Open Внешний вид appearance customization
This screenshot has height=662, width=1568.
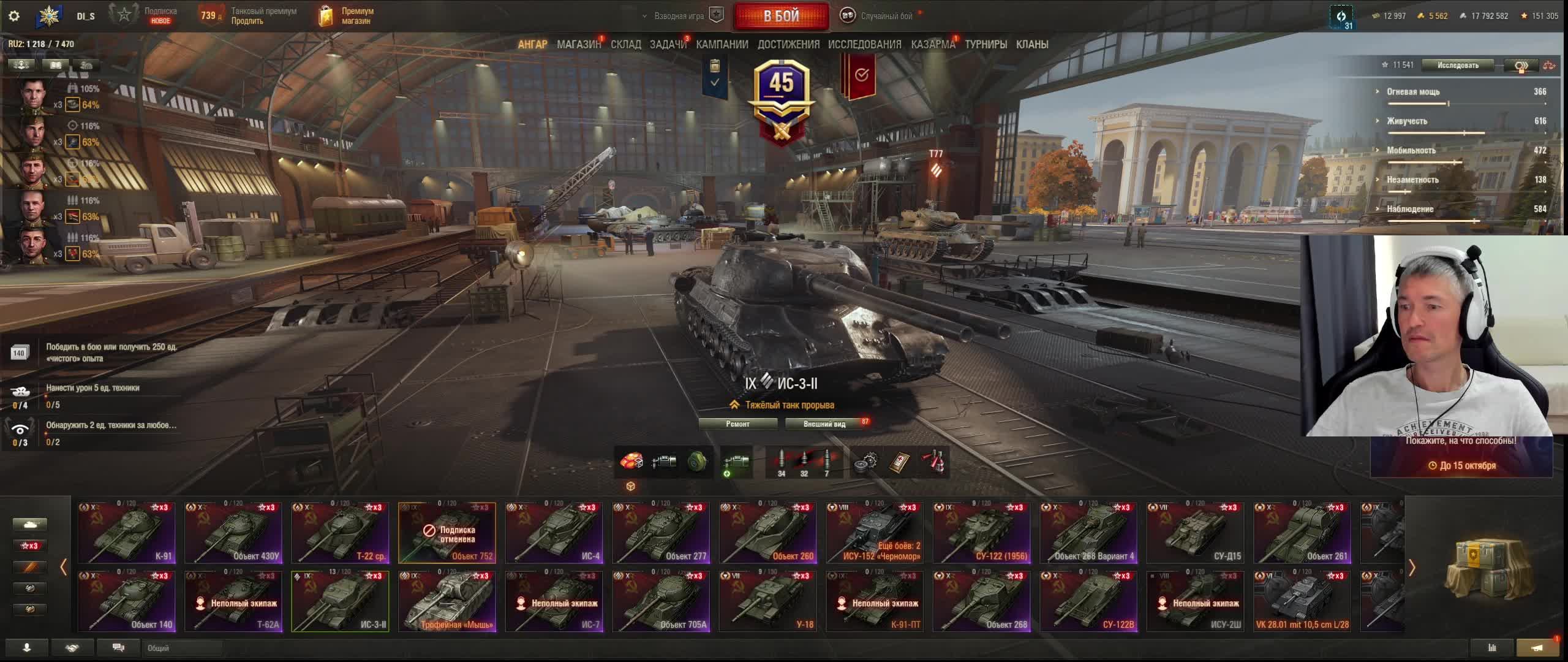click(824, 424)
